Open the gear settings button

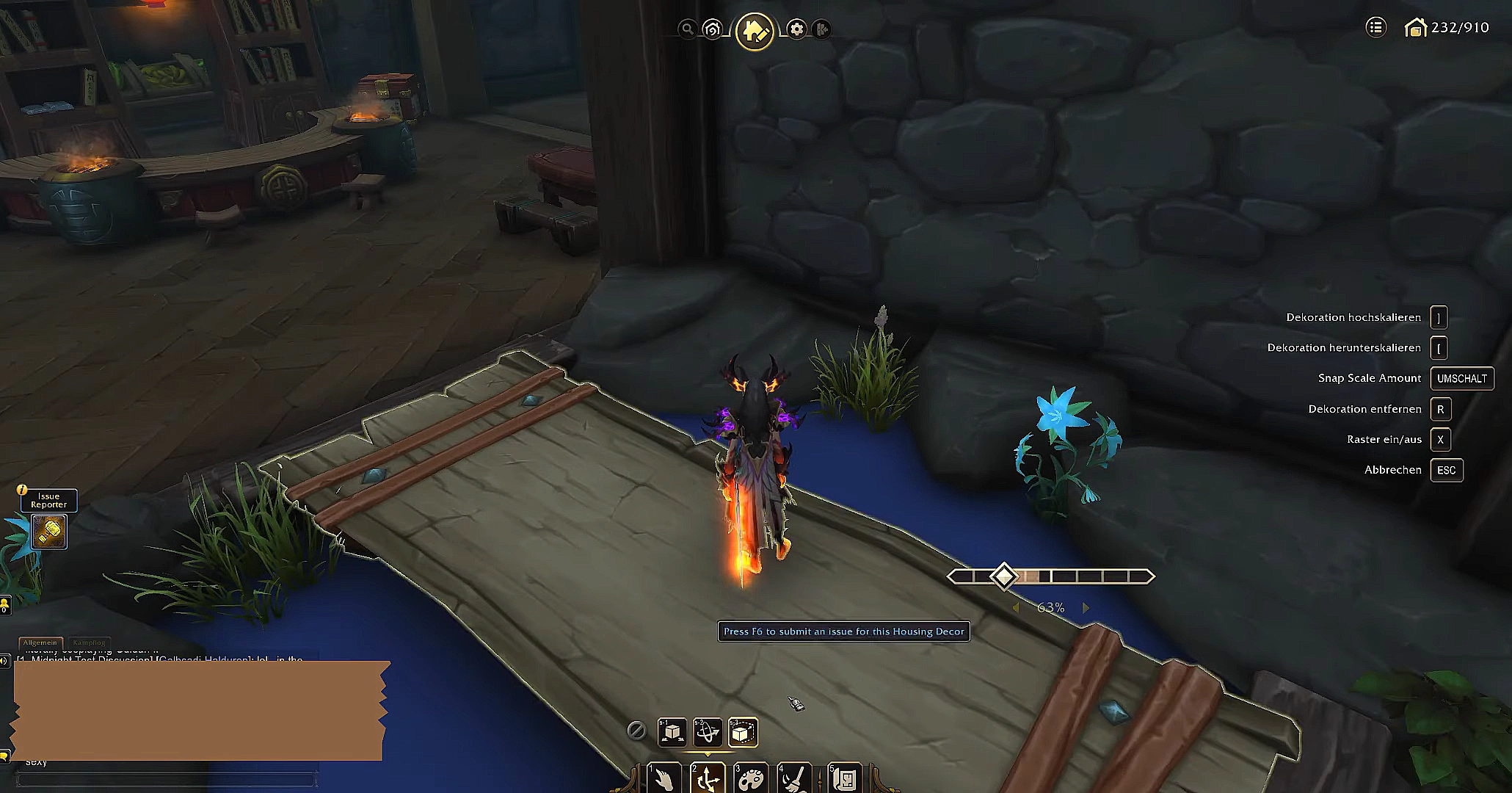point(796,29)
